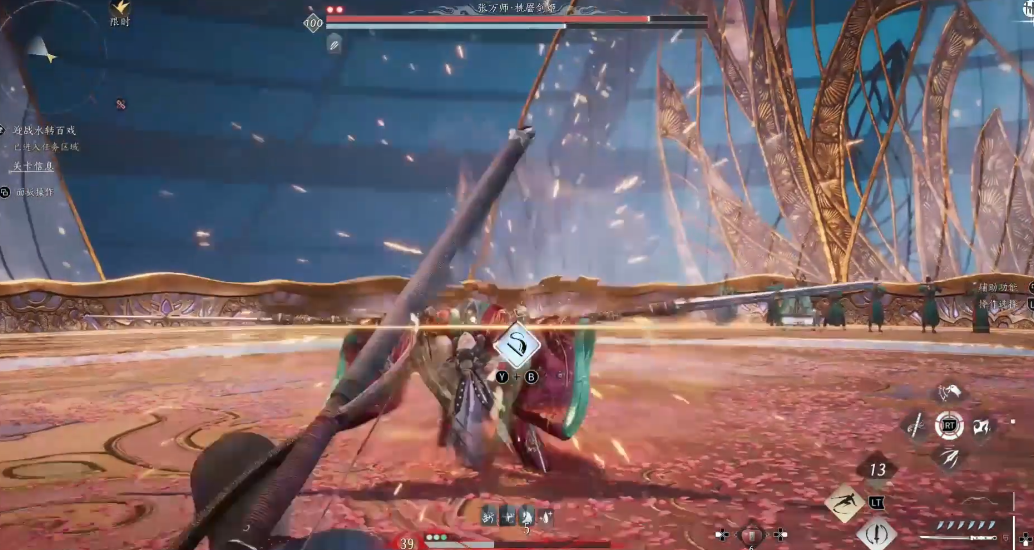Use the red healing potion item

[x=752, y=535]
